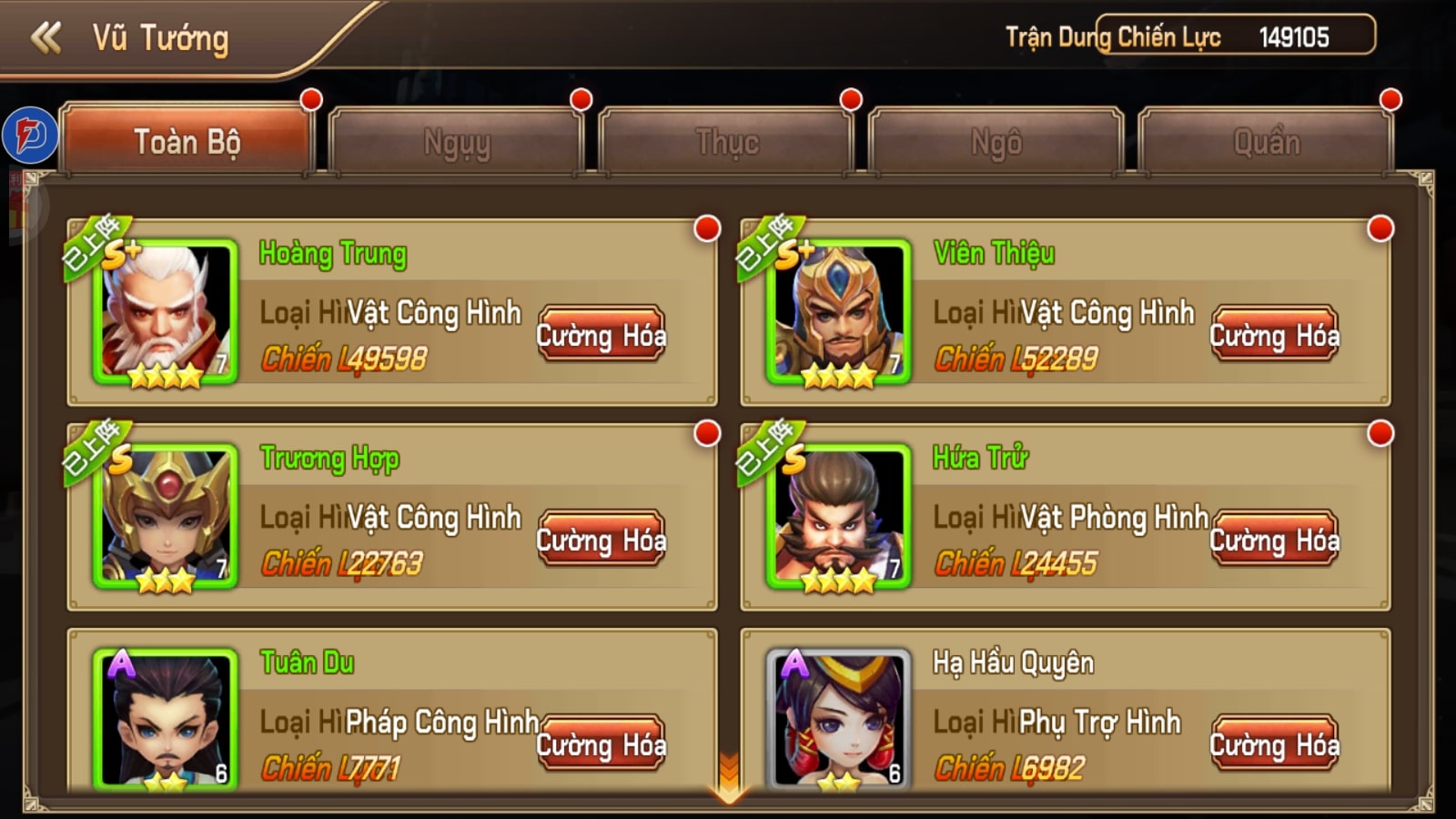Open the blue round P overlay icon
1456x819 pixels.
[x=30, y=136]
